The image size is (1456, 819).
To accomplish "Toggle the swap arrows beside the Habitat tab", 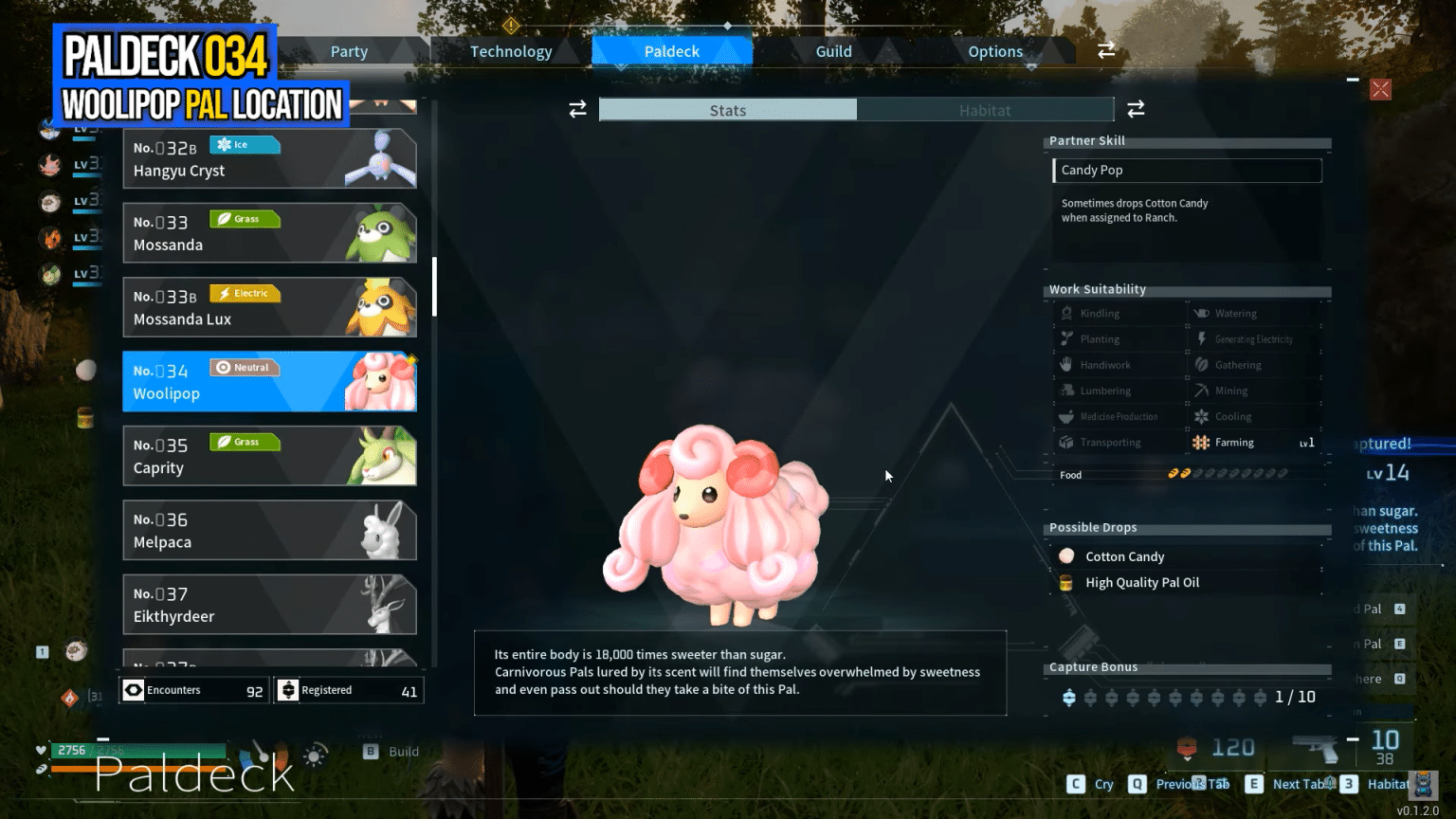I will click(1136, 109).
